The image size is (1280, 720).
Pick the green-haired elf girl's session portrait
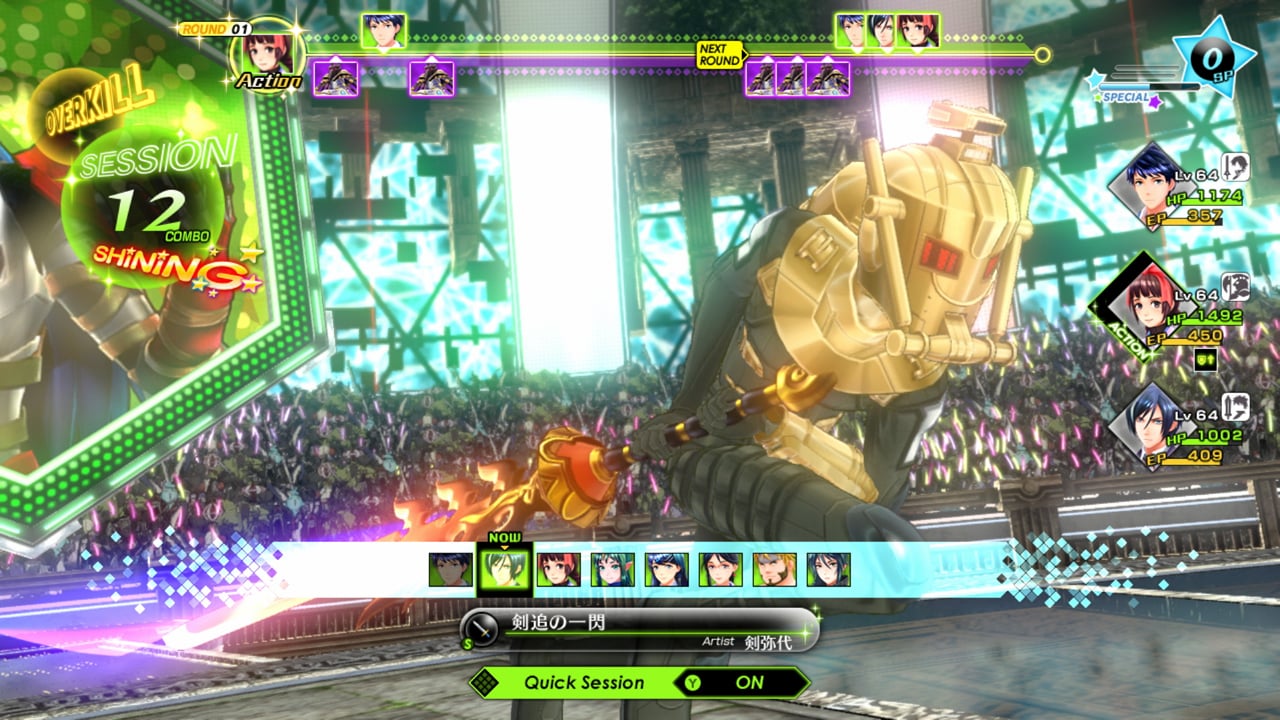click(x=612, y=570)
